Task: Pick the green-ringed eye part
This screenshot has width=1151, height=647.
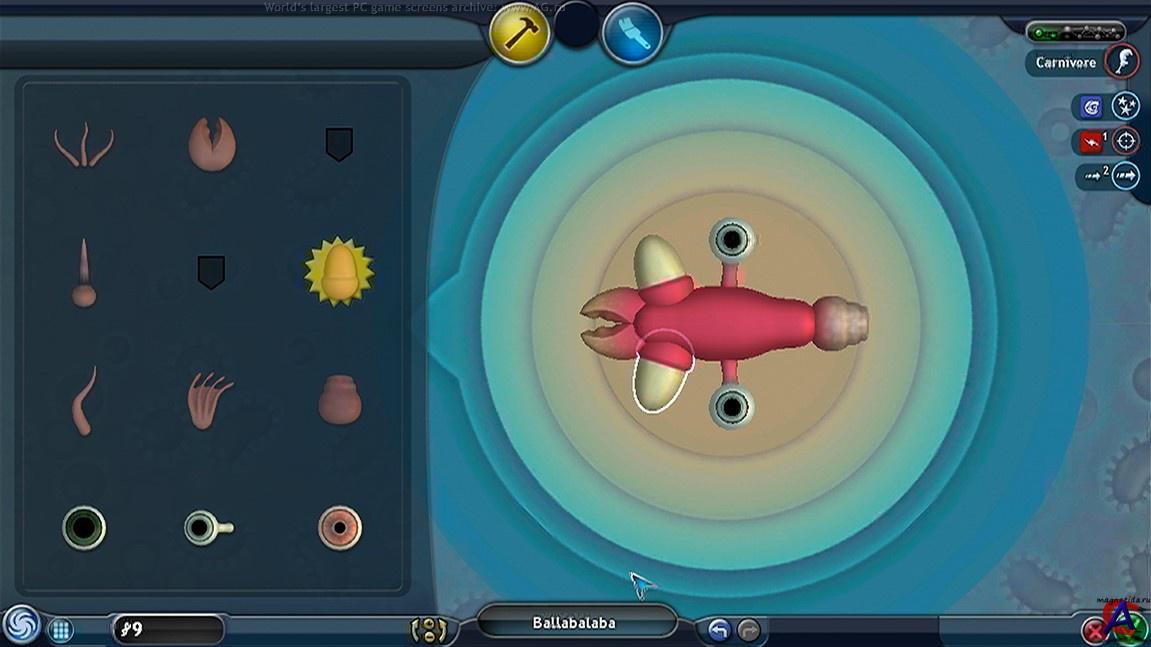Action: (84, 527)
